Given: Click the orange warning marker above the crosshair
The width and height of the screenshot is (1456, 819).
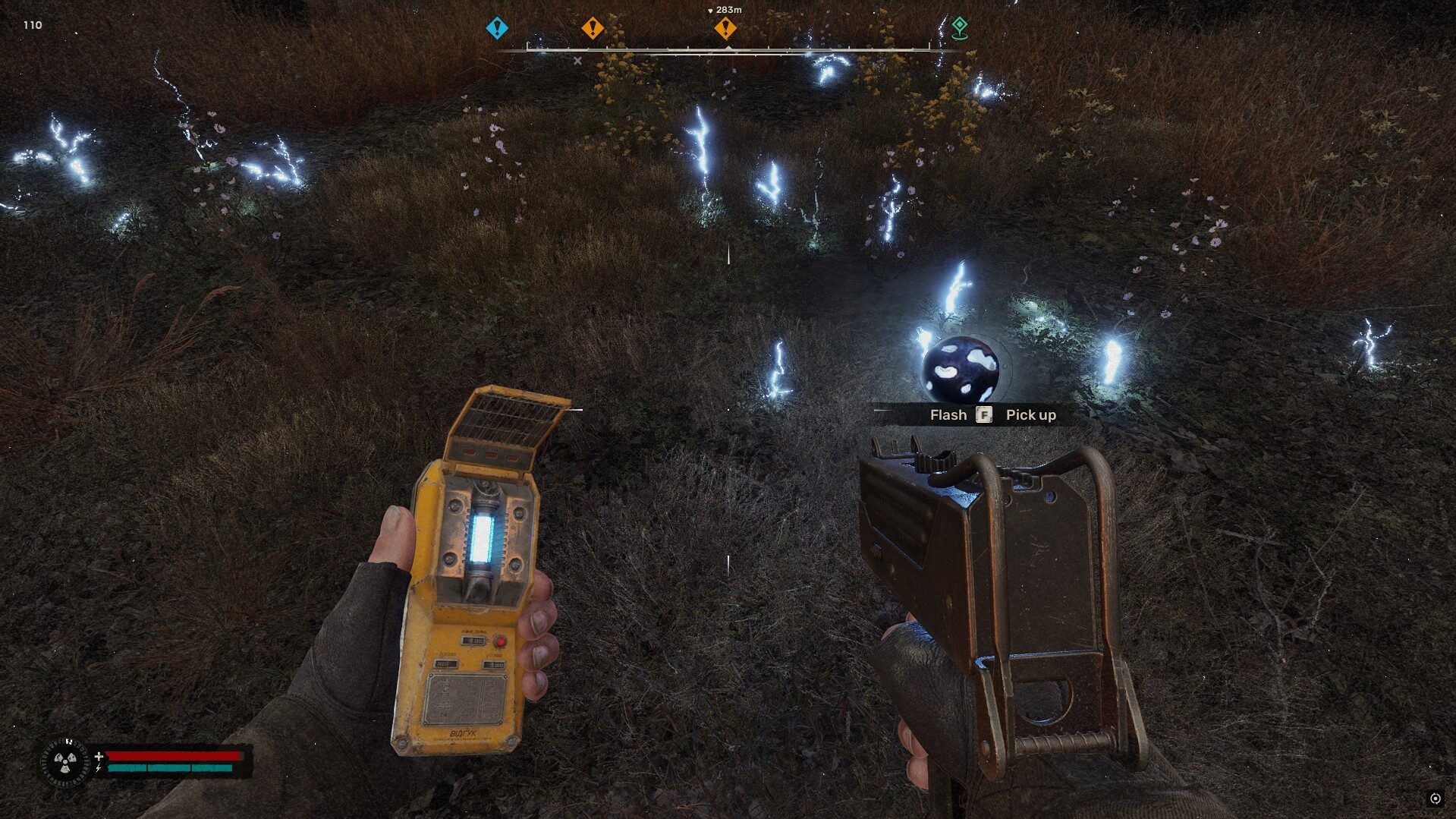Looking at the screenshot, I should click(x=727, y=27).
